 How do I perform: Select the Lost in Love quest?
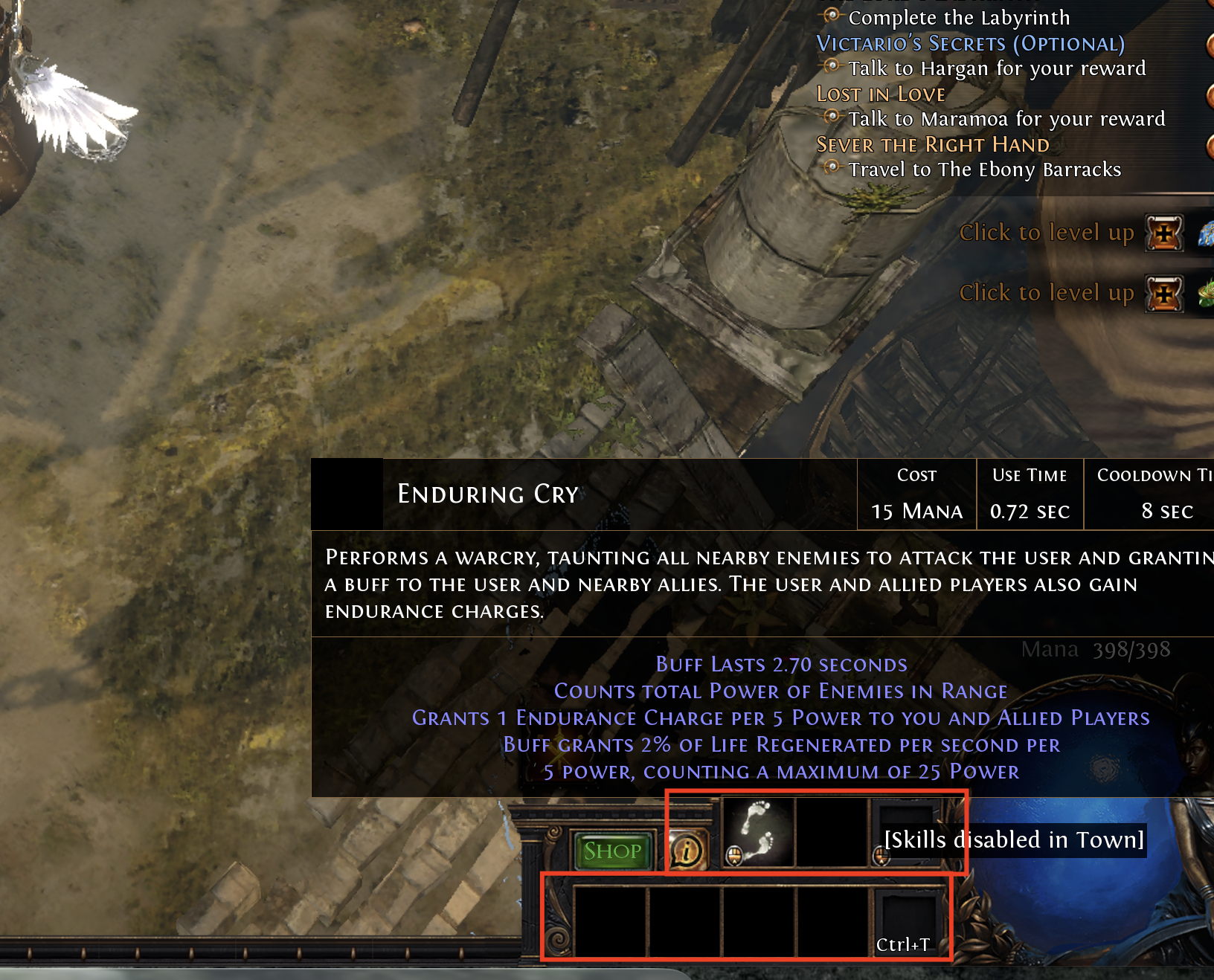881,94
